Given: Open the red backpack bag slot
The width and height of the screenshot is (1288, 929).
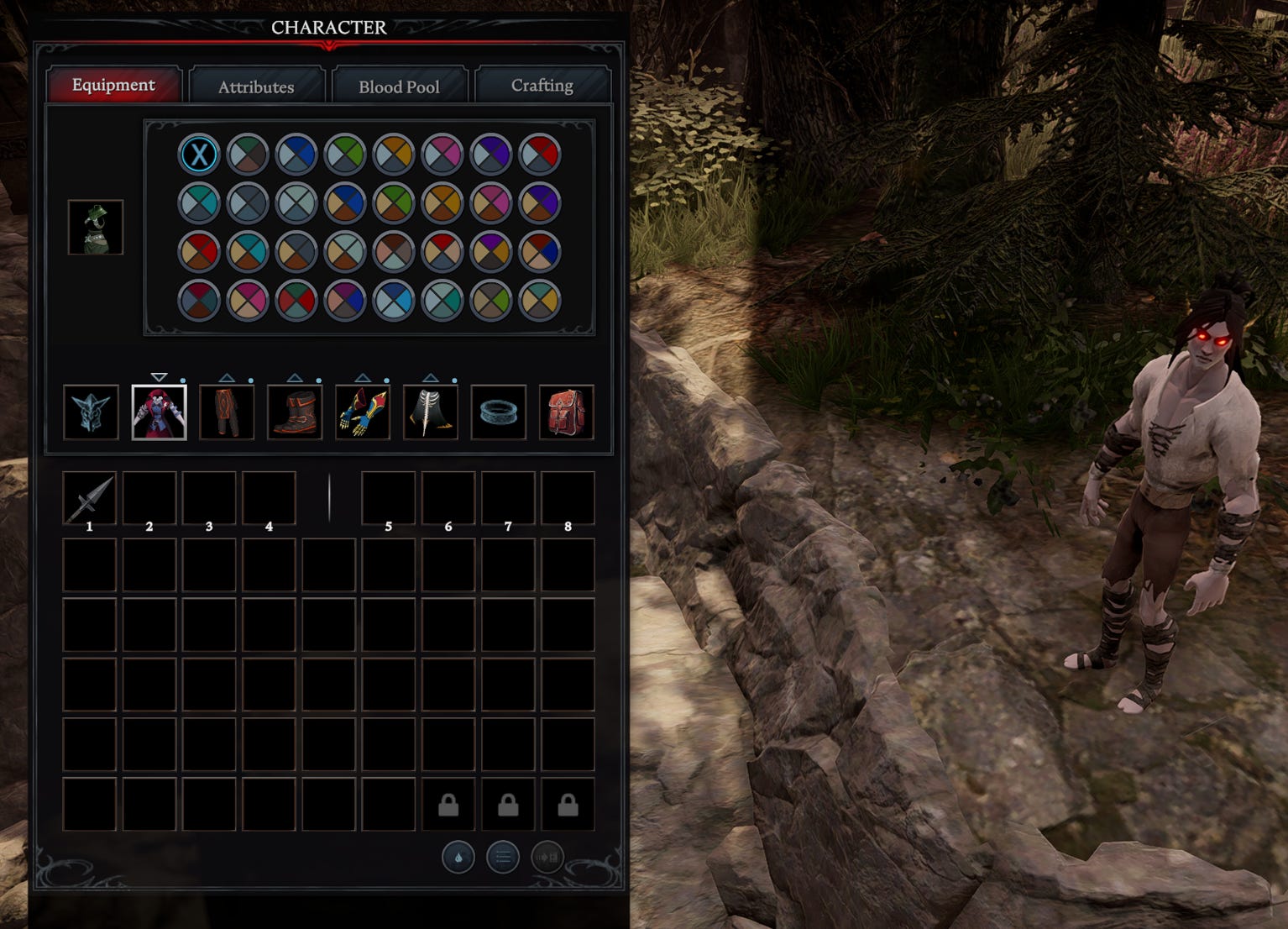Looking at the screenshot, I should pos(566,412).
